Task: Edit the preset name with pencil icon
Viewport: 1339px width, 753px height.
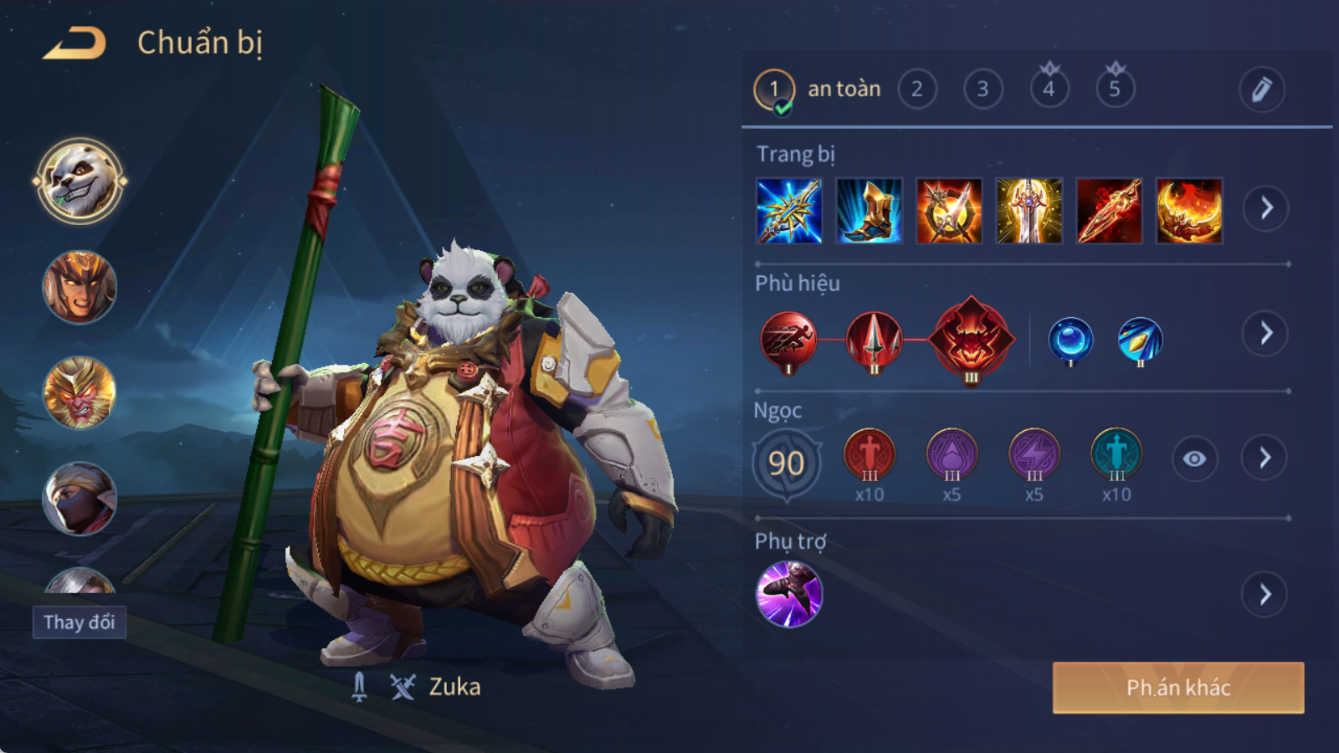Action: [x=1261, y=90]
